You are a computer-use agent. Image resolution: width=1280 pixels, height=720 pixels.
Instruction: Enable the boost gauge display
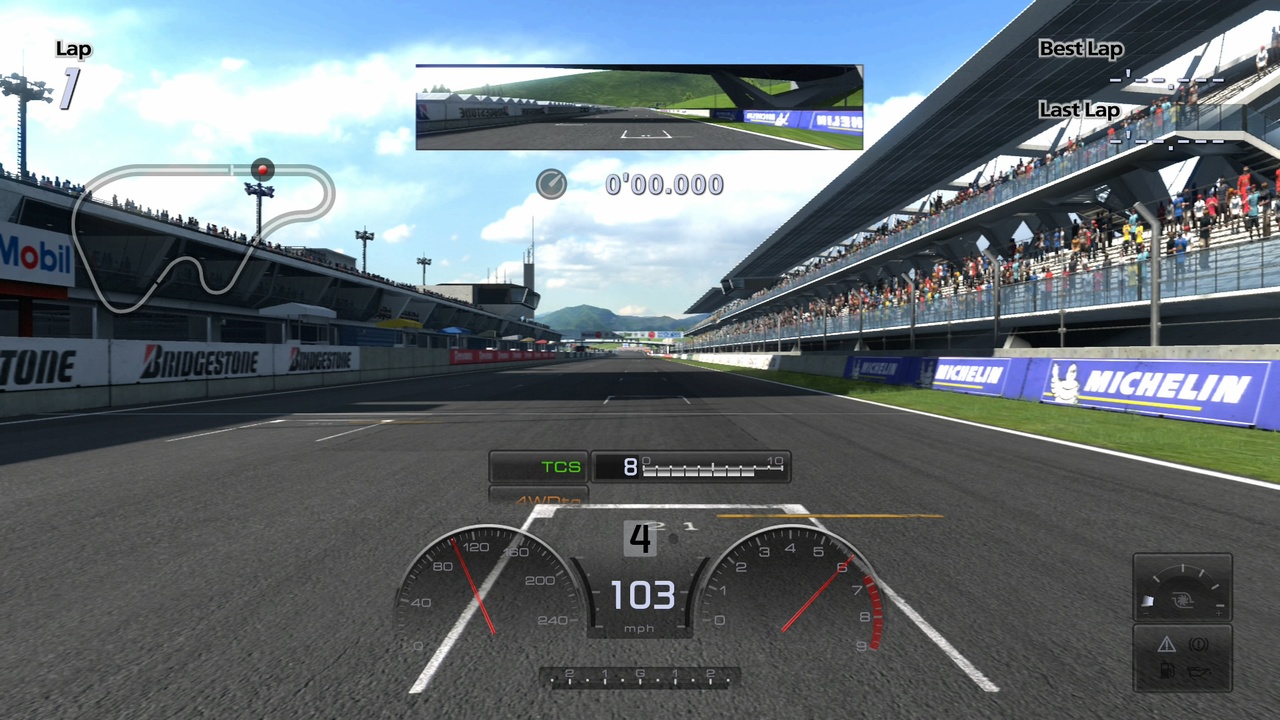pos(1182,588)
